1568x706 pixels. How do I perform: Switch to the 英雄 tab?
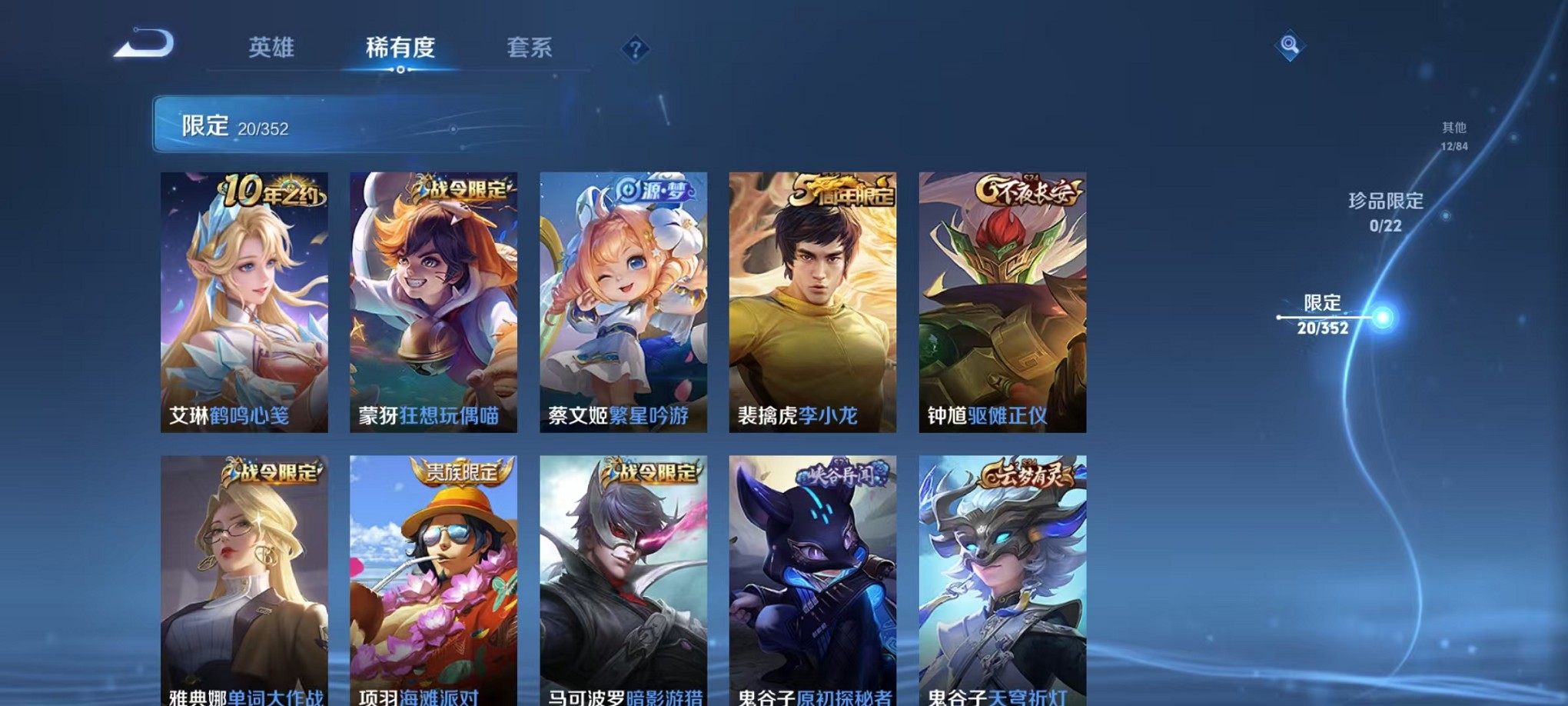point(272,48)
